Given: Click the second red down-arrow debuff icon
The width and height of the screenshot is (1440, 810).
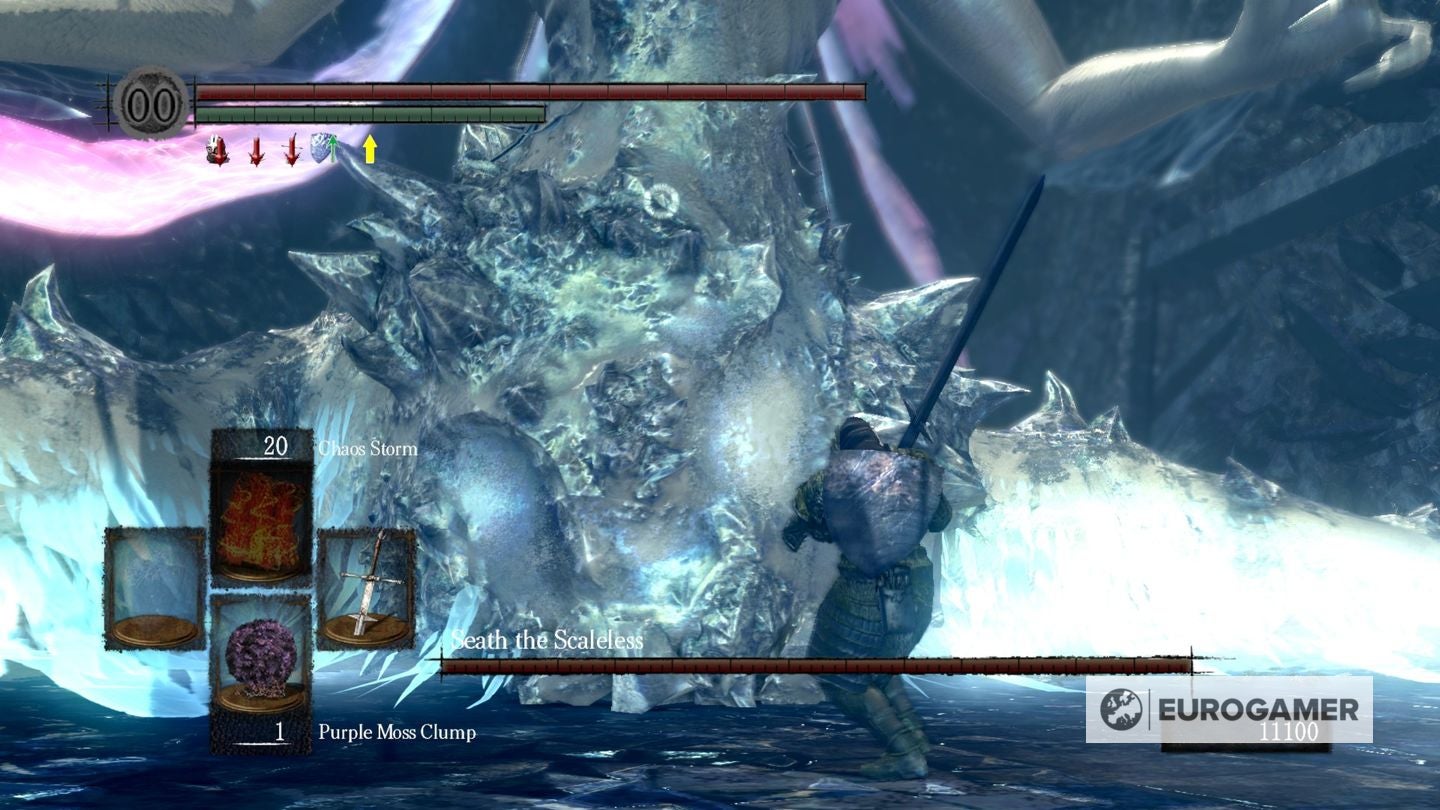Looking at the screenshot, I should [290, 151].
